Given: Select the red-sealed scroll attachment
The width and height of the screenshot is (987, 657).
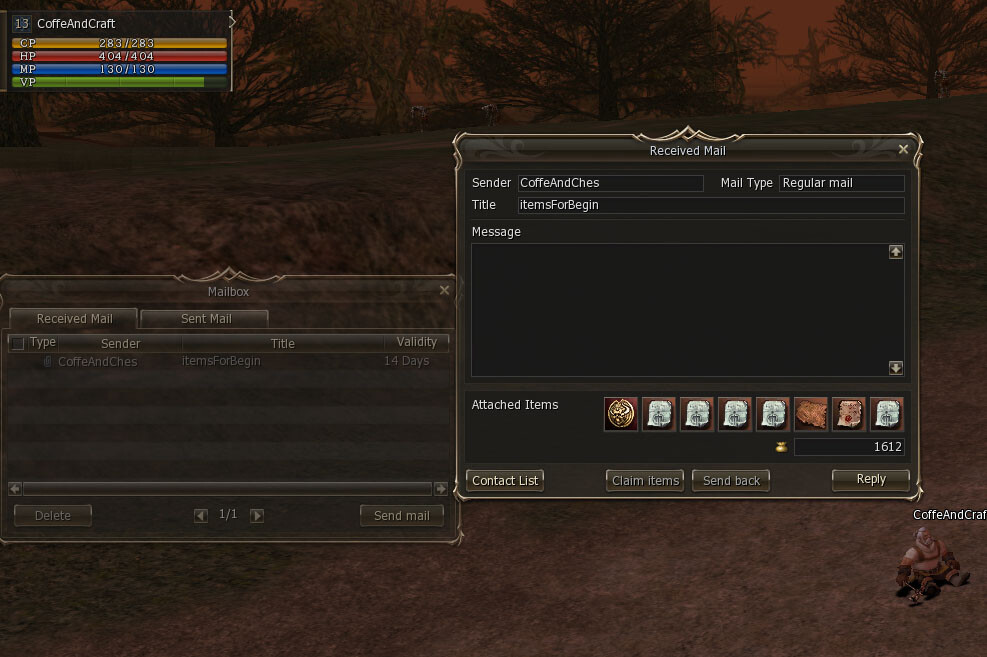Looking at the screenshot, I should [x=849, y=414].
